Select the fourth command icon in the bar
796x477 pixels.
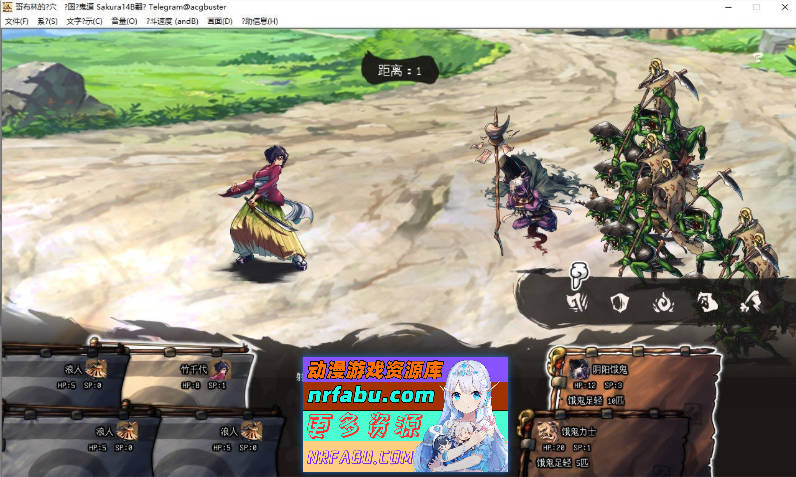(706, 302)
